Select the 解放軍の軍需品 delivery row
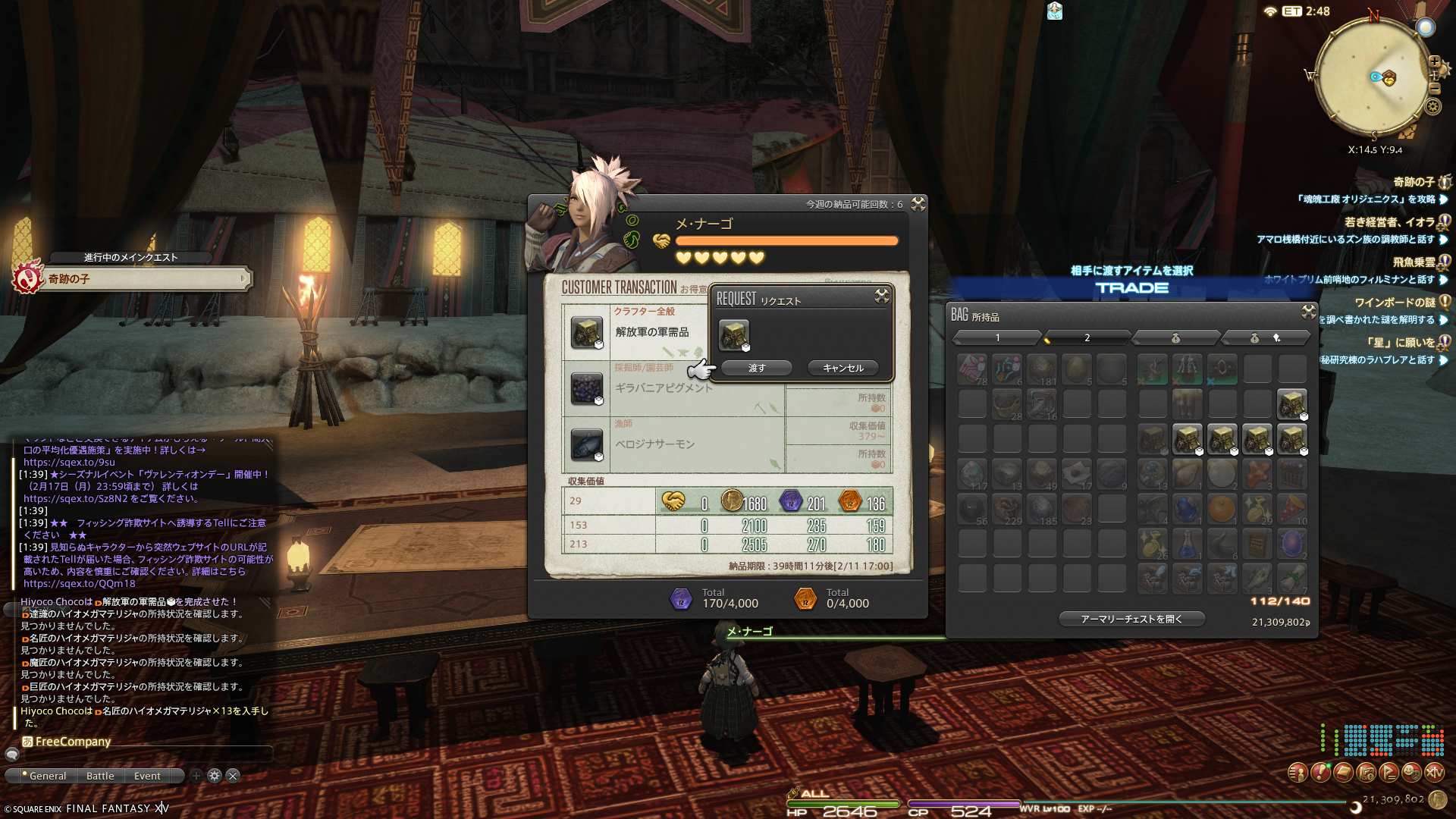This screenshot has height=819, width=1456. tap(651, 332)
